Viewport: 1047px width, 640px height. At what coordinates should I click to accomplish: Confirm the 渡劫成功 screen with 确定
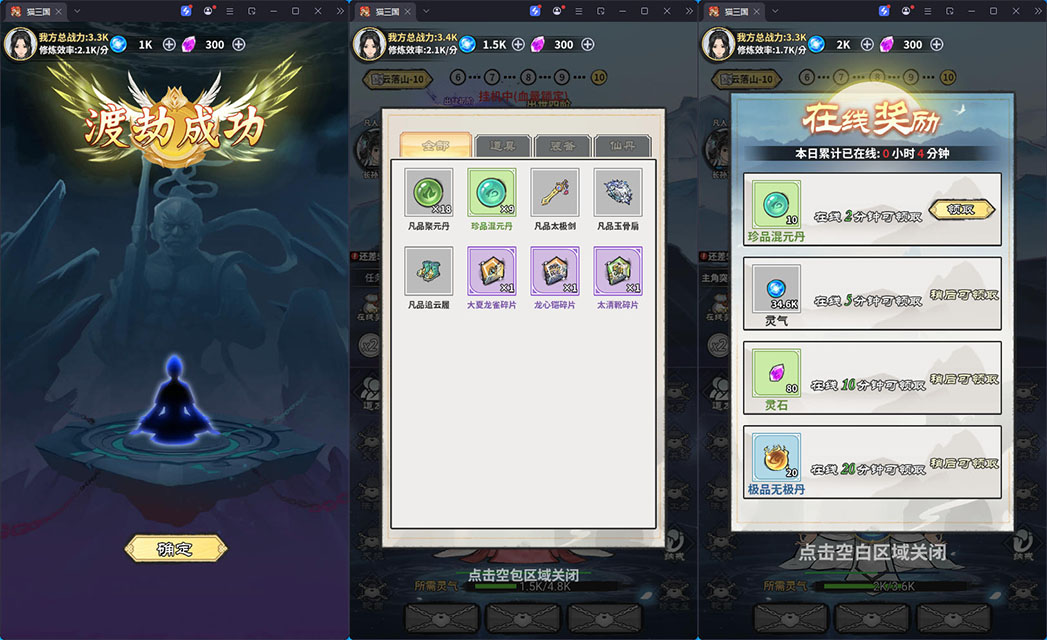click(175, 548)
